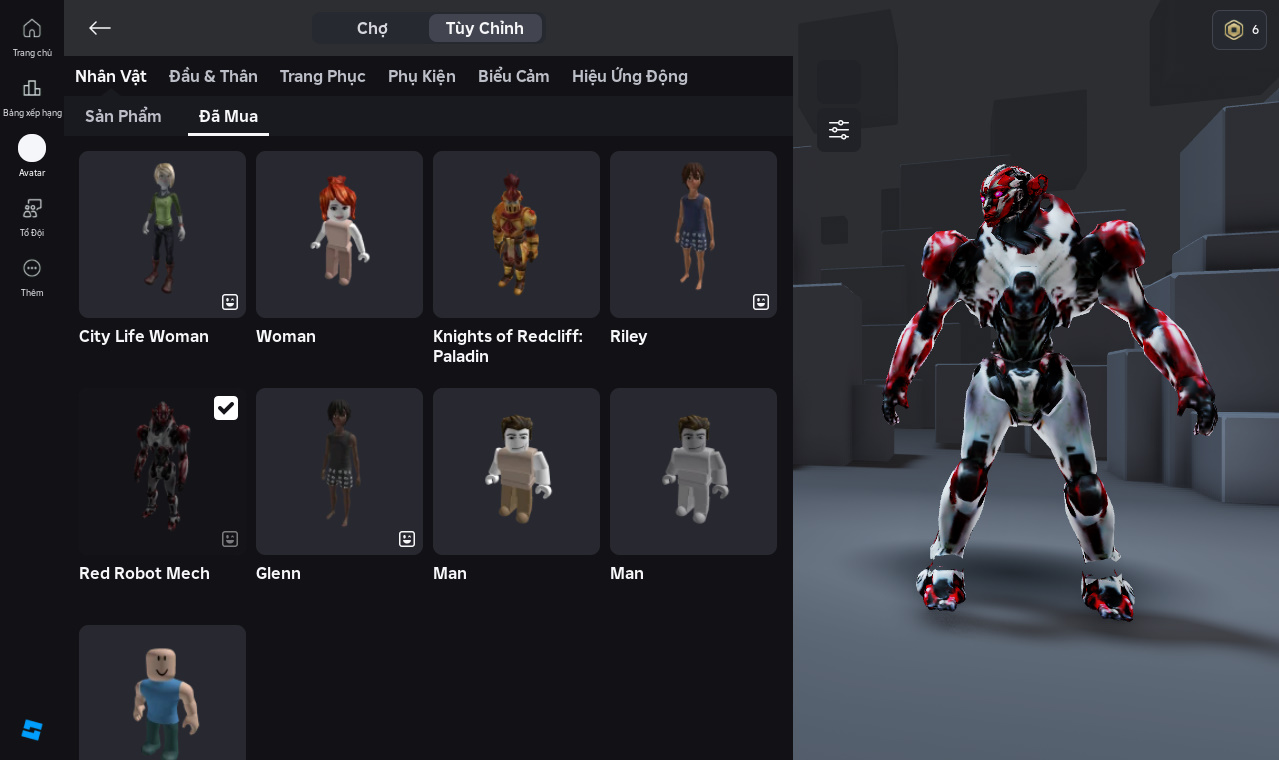Switch to the Chợ tab
Image resolution: width=1279 pixels, height=760 pixels.
pyautogui.click(x=372, y=28)
